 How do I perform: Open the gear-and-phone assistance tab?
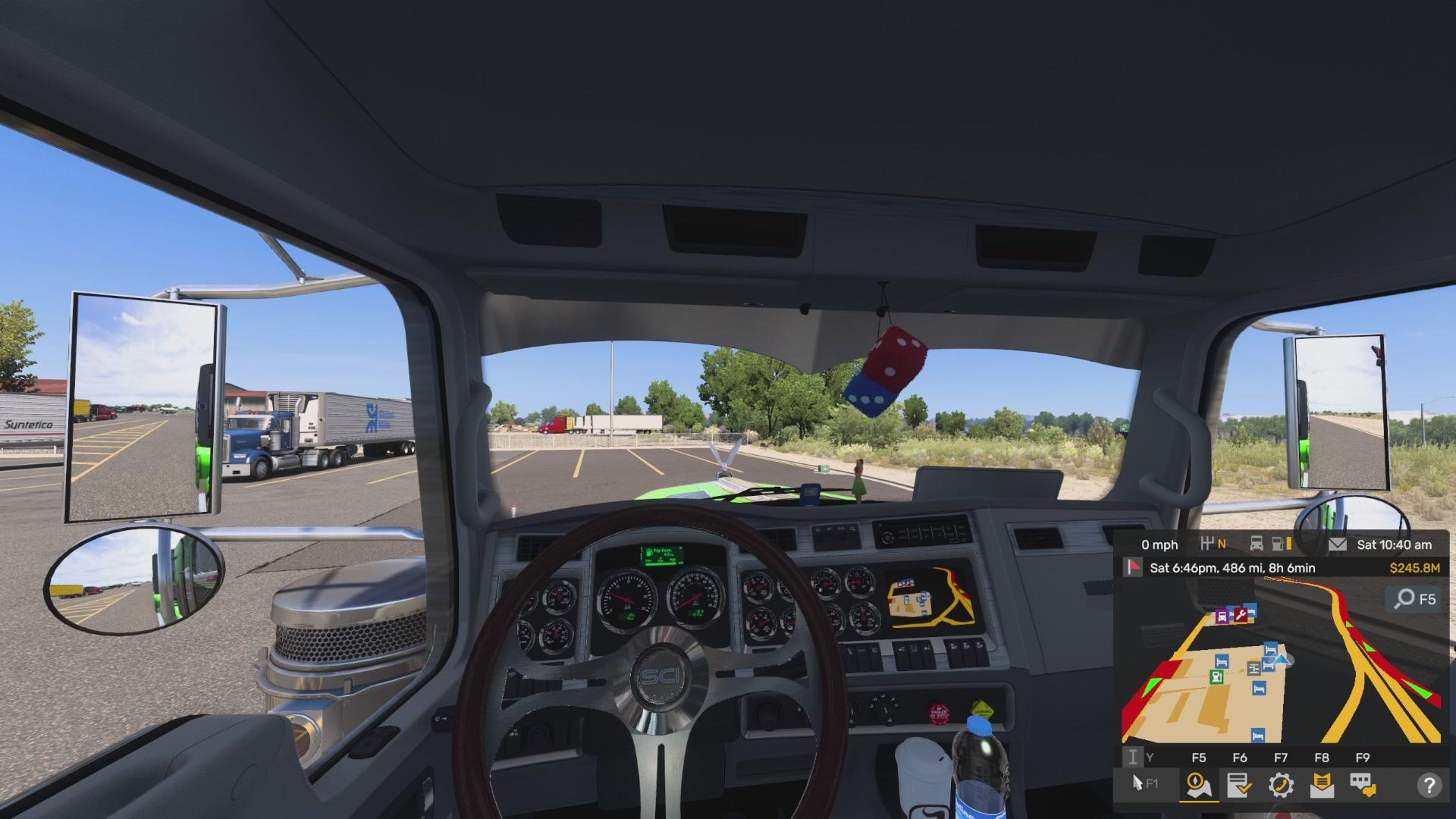pos(1281,785)
